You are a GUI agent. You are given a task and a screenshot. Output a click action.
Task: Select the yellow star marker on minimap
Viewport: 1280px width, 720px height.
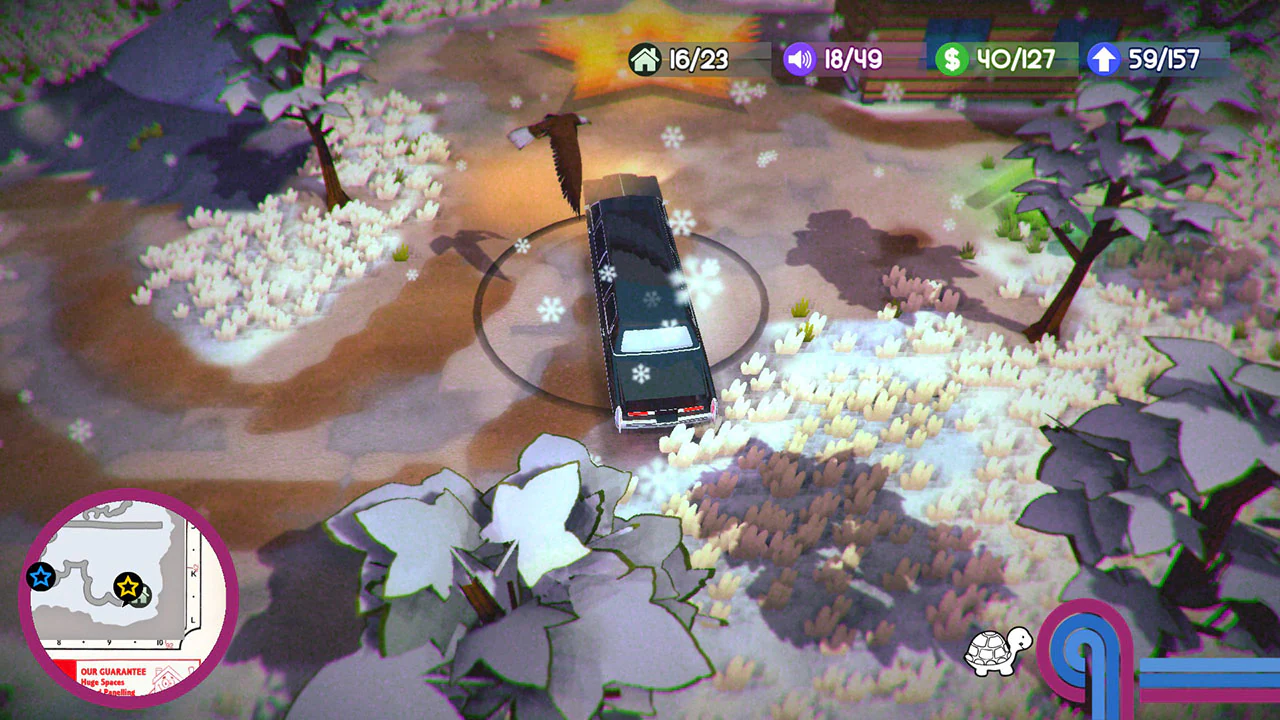[x=129, y=585]
